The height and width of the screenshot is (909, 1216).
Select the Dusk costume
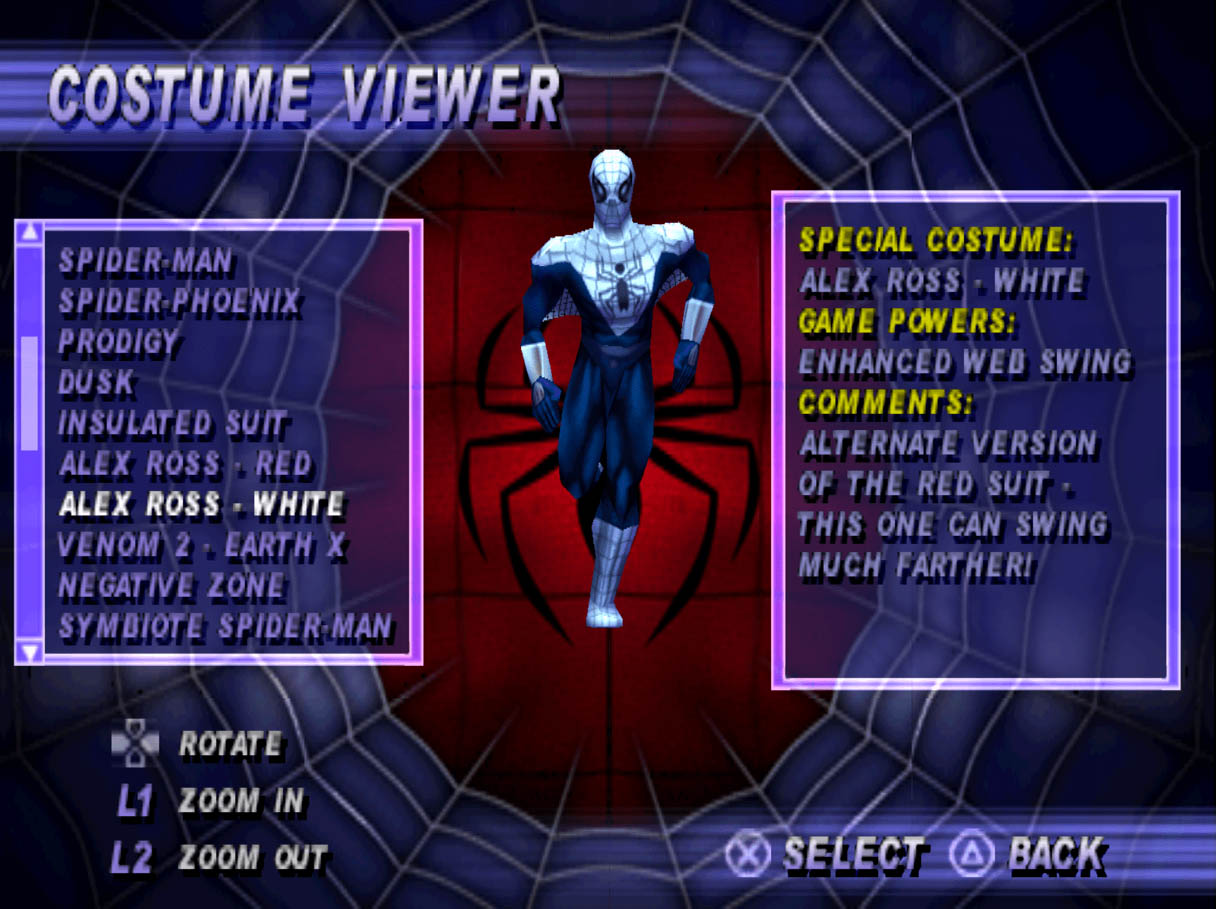[96, 383]
